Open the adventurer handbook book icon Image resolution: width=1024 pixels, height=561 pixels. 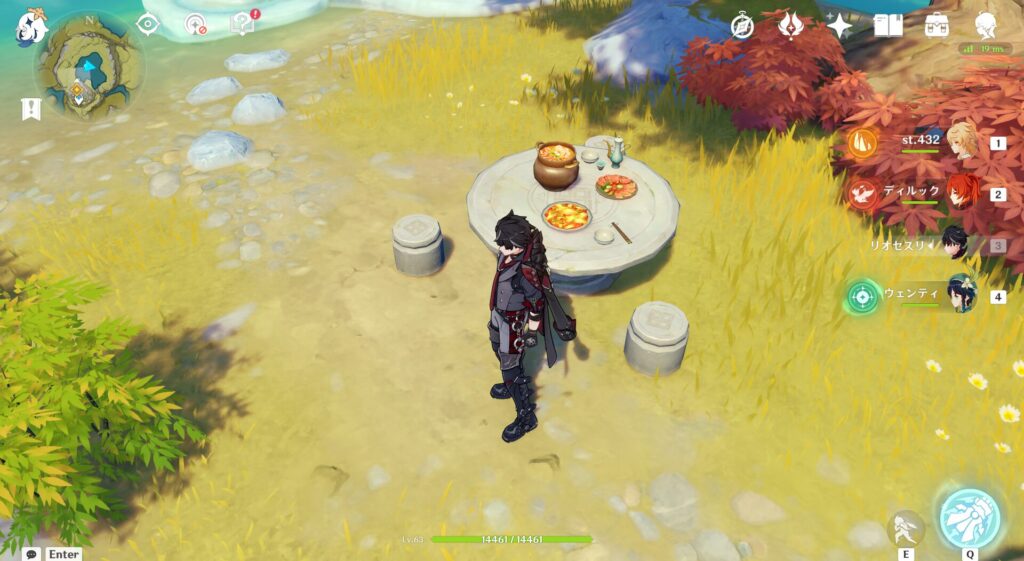pos(888,26)
